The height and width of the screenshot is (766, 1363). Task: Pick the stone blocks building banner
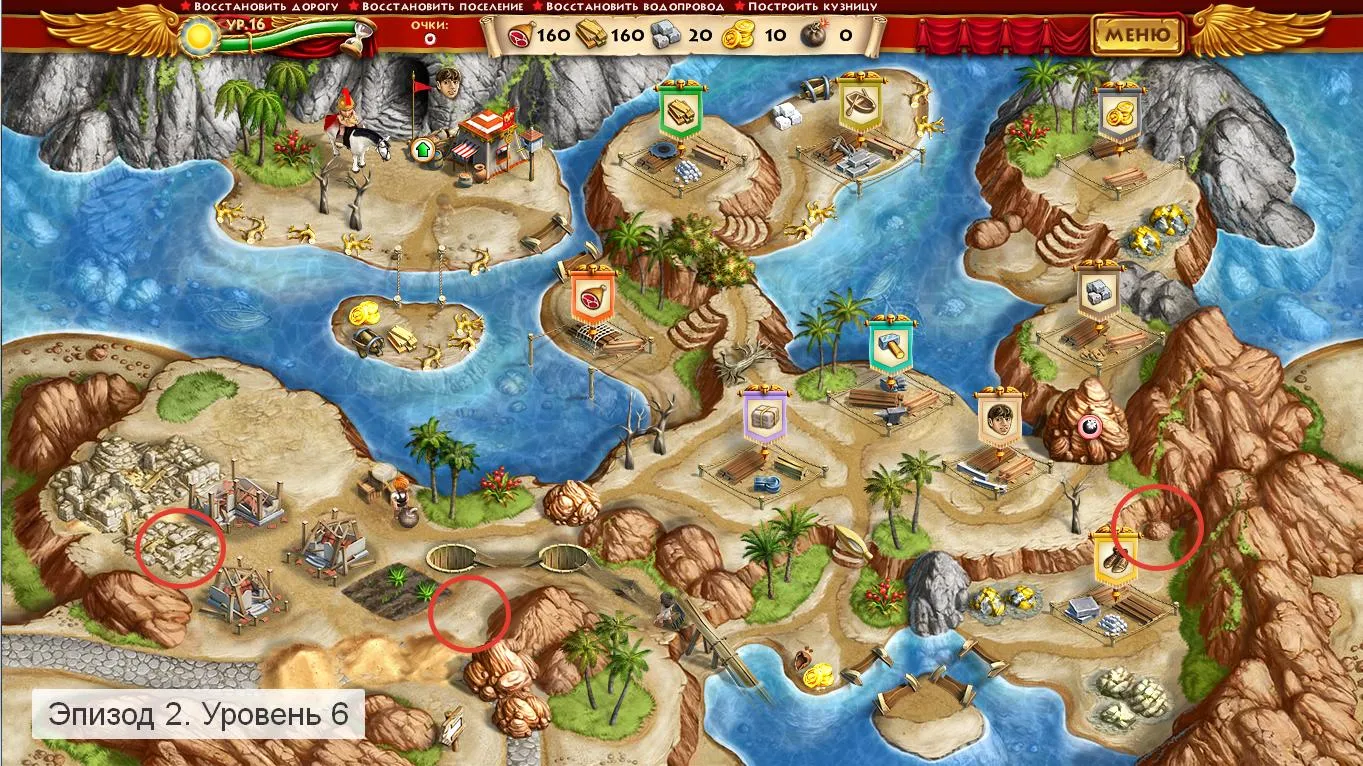click(1099, 290)
